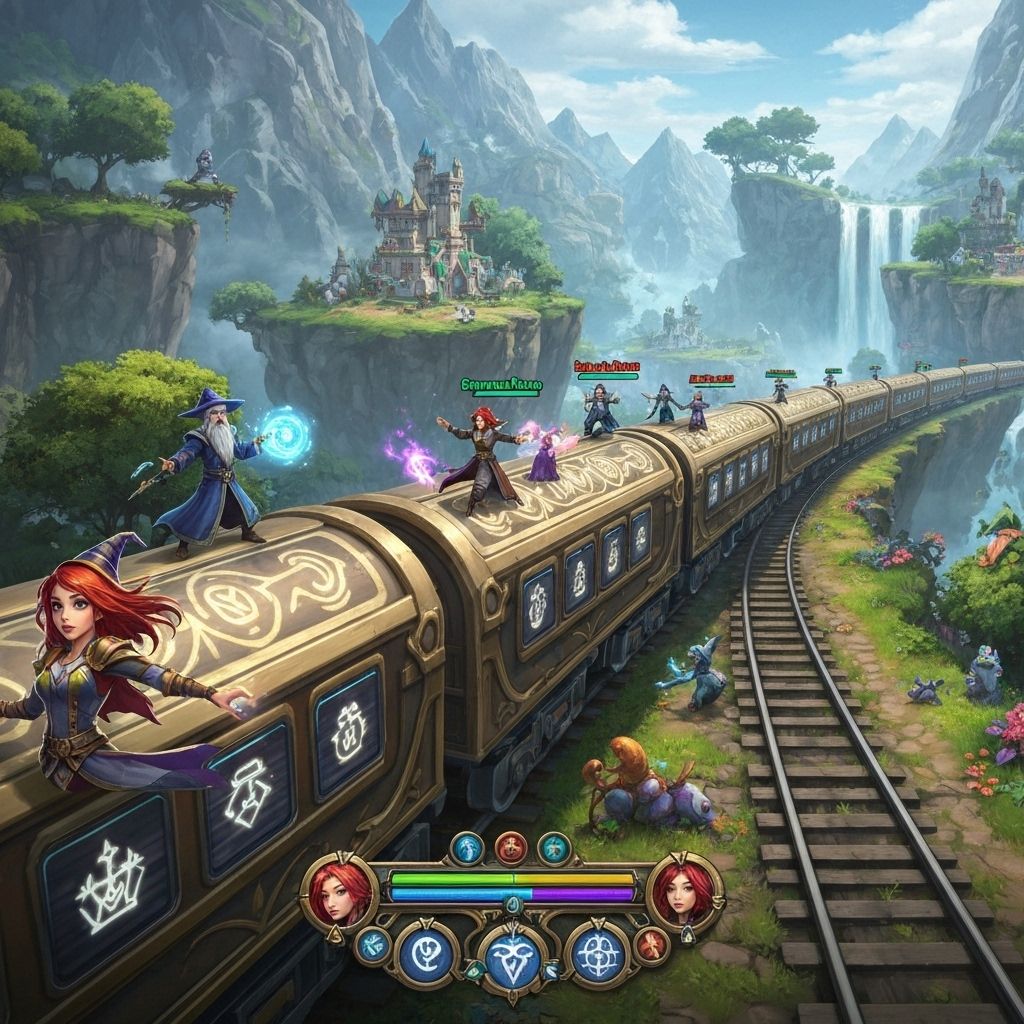This screenshot has height=1024, width=1024.
Task: Select the small teal icon beside the spiral rune
Action: (373, 943)
